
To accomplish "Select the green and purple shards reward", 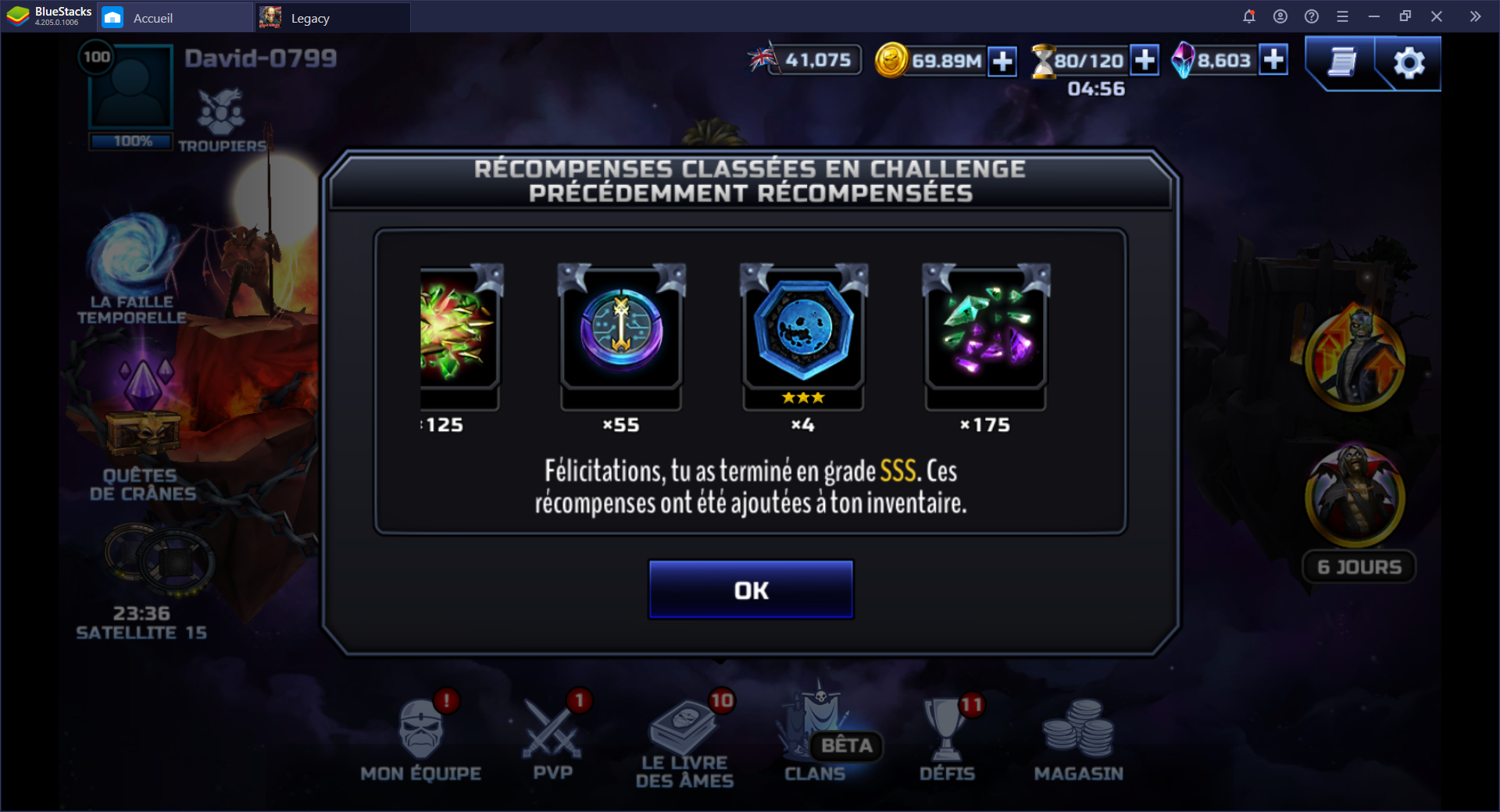I will tap(986, 329).
